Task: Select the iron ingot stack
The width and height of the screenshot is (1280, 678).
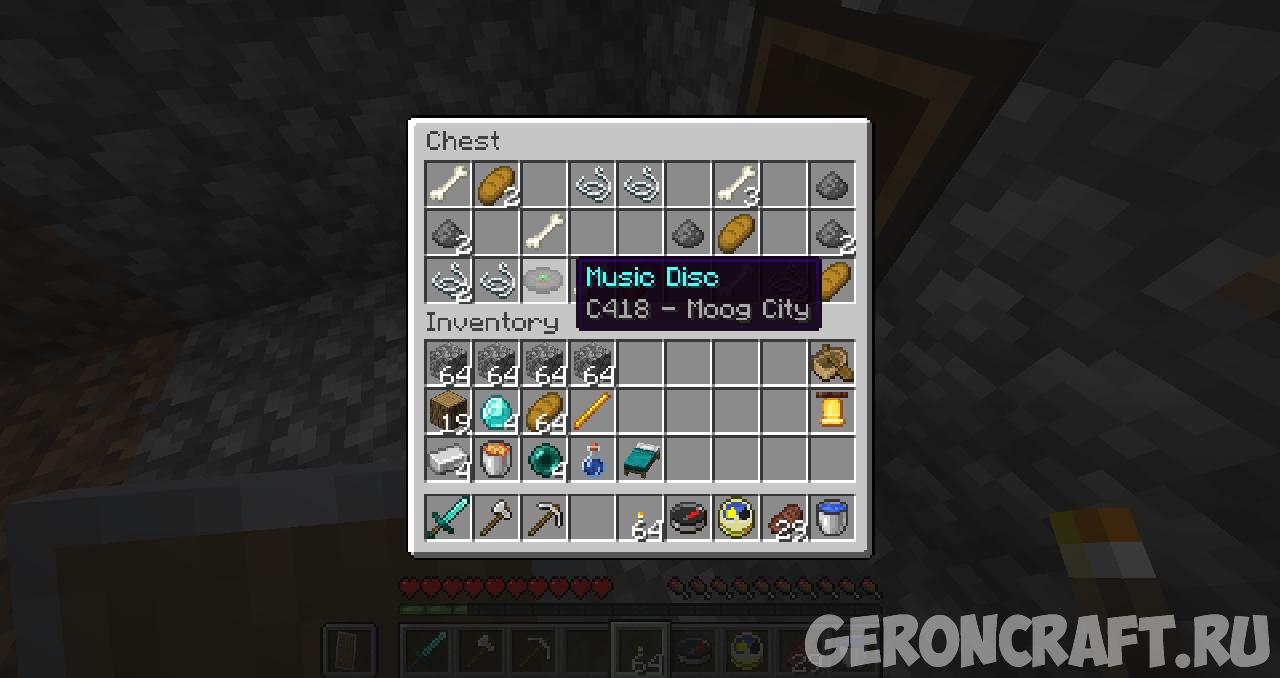Action: tap(449, 459)
